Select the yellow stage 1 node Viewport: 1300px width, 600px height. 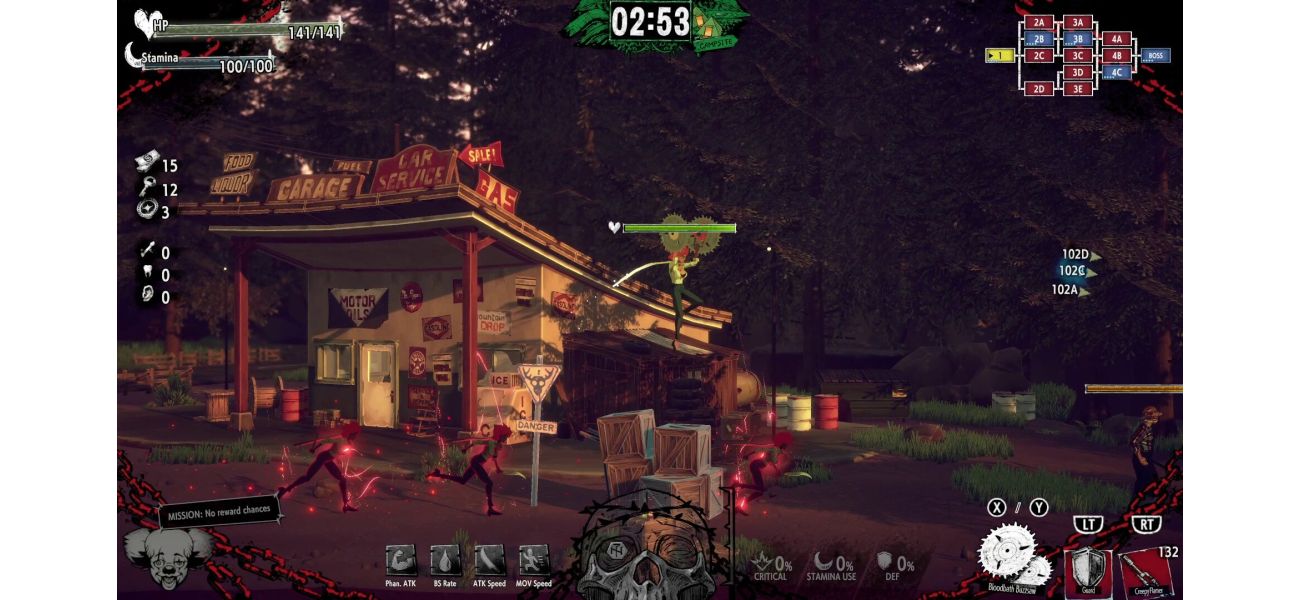coord(999,56)
